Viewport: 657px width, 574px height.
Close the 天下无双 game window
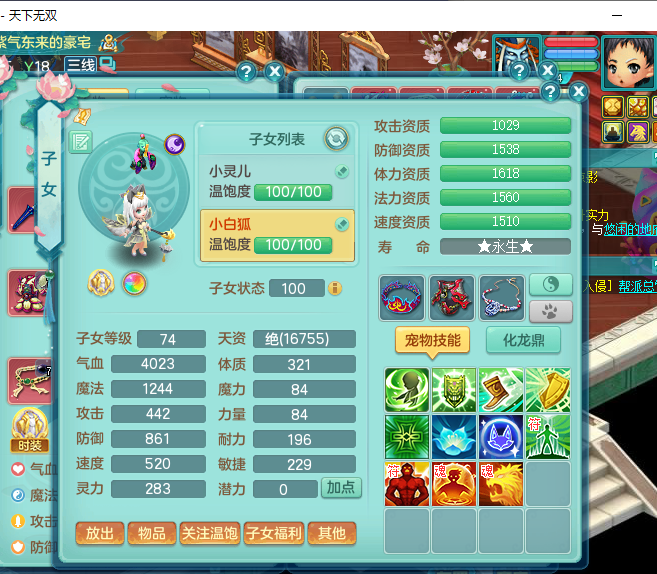coord(634,14)
